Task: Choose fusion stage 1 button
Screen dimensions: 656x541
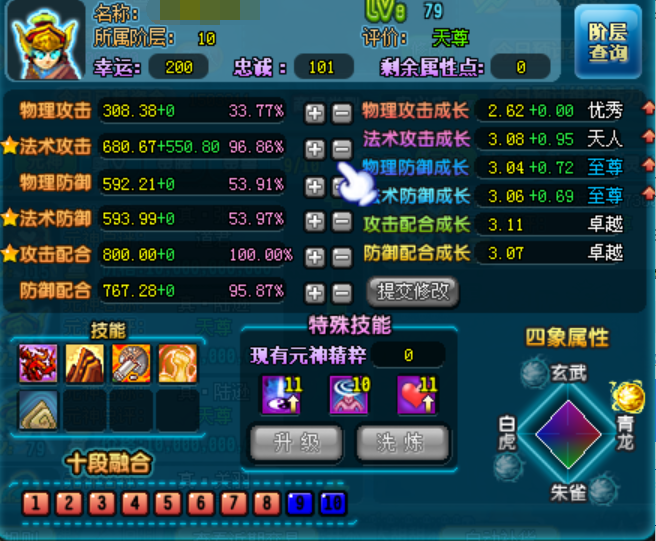Action: tap(36, 502)
